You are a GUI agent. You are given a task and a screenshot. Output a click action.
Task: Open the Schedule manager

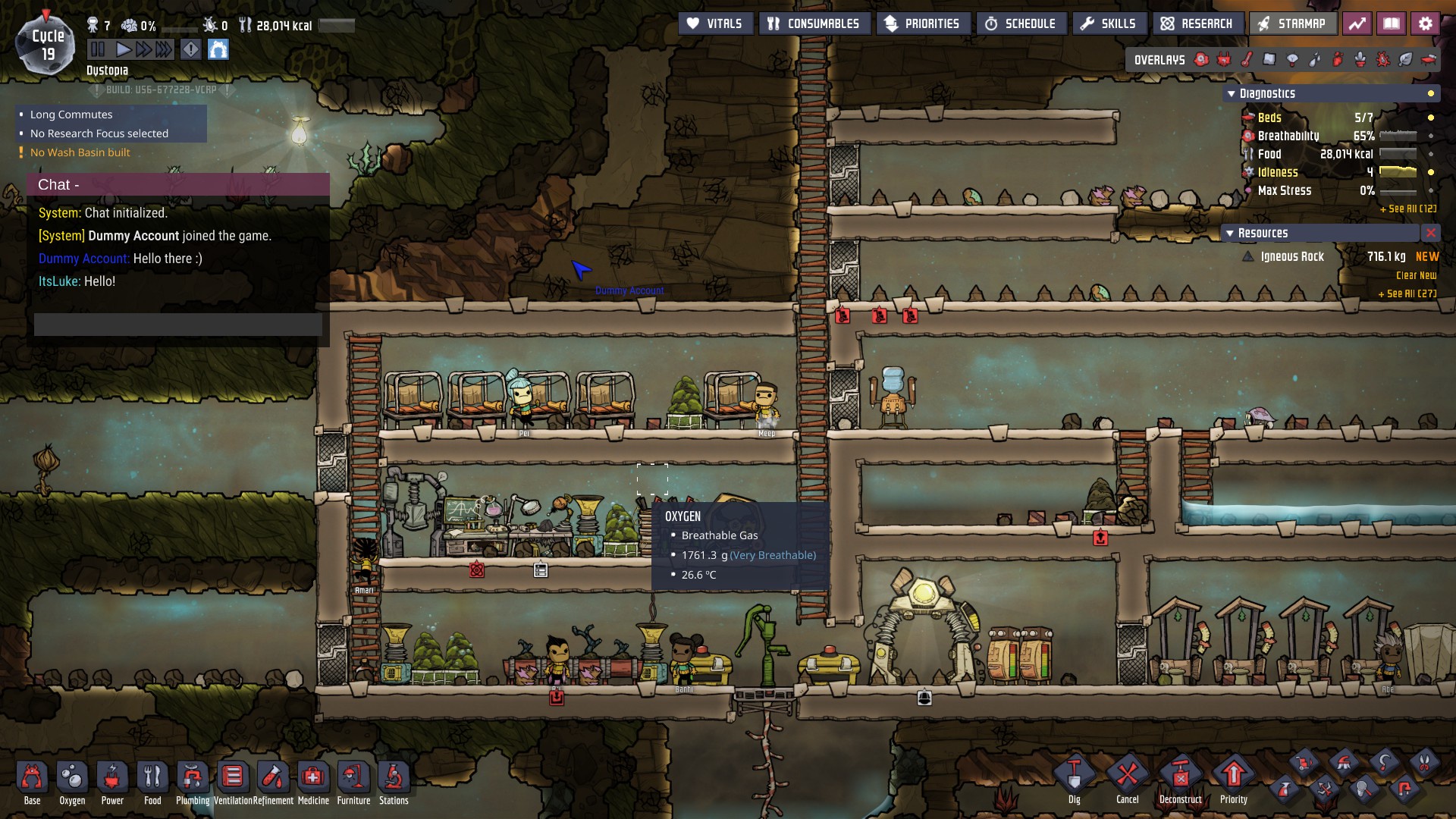pos(1021,24)
